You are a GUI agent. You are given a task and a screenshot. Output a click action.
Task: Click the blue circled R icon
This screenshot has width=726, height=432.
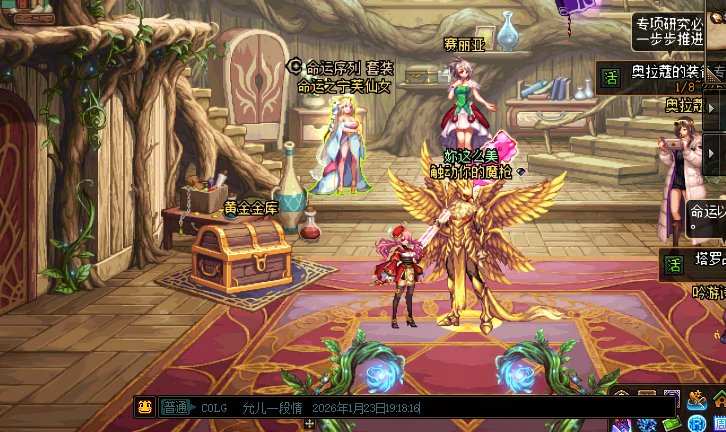(697, 424)
